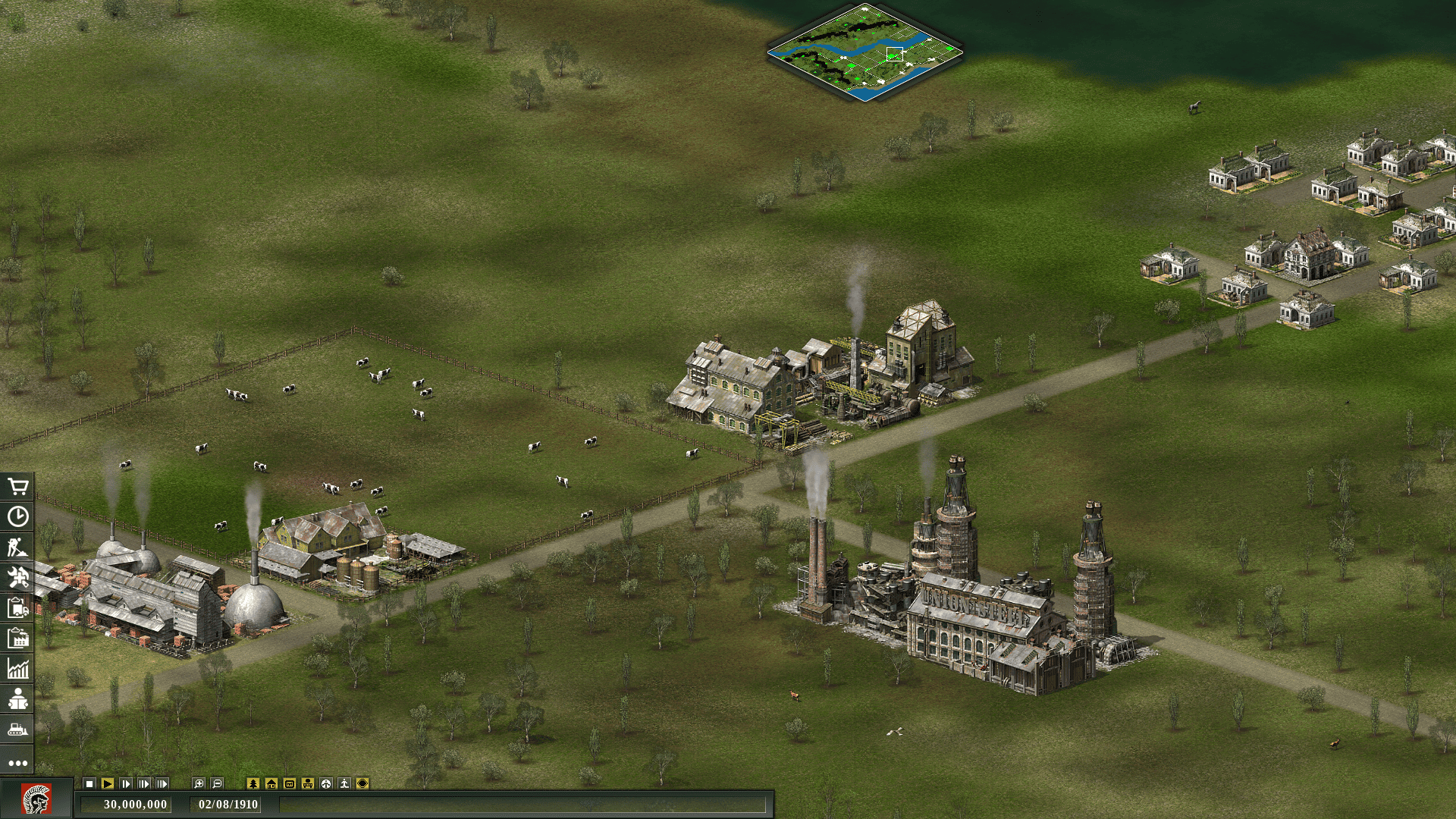
Task: Set game to normal play speed
Action: (x=108, y=783)
